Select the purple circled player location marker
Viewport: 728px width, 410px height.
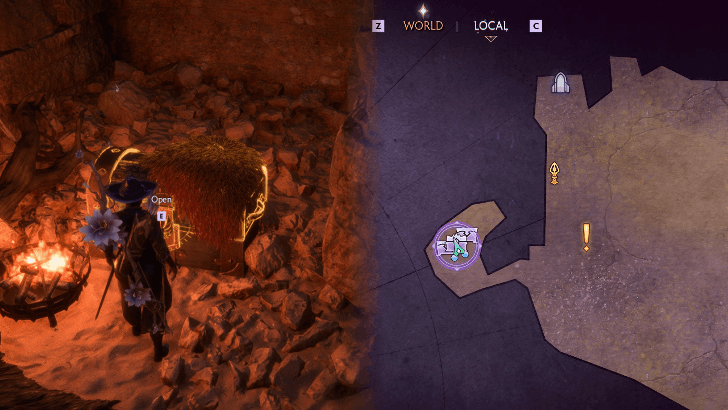click(458, 245)
